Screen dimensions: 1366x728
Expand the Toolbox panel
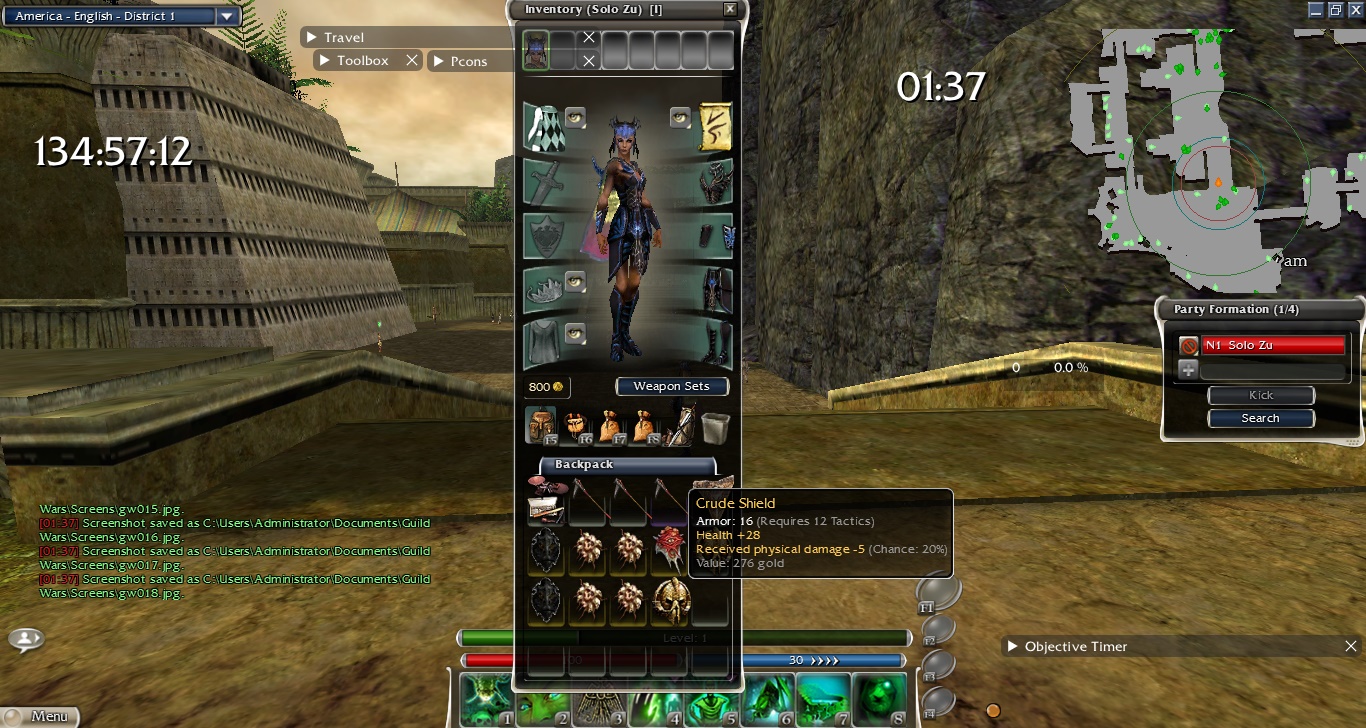(x=323, y=61)
